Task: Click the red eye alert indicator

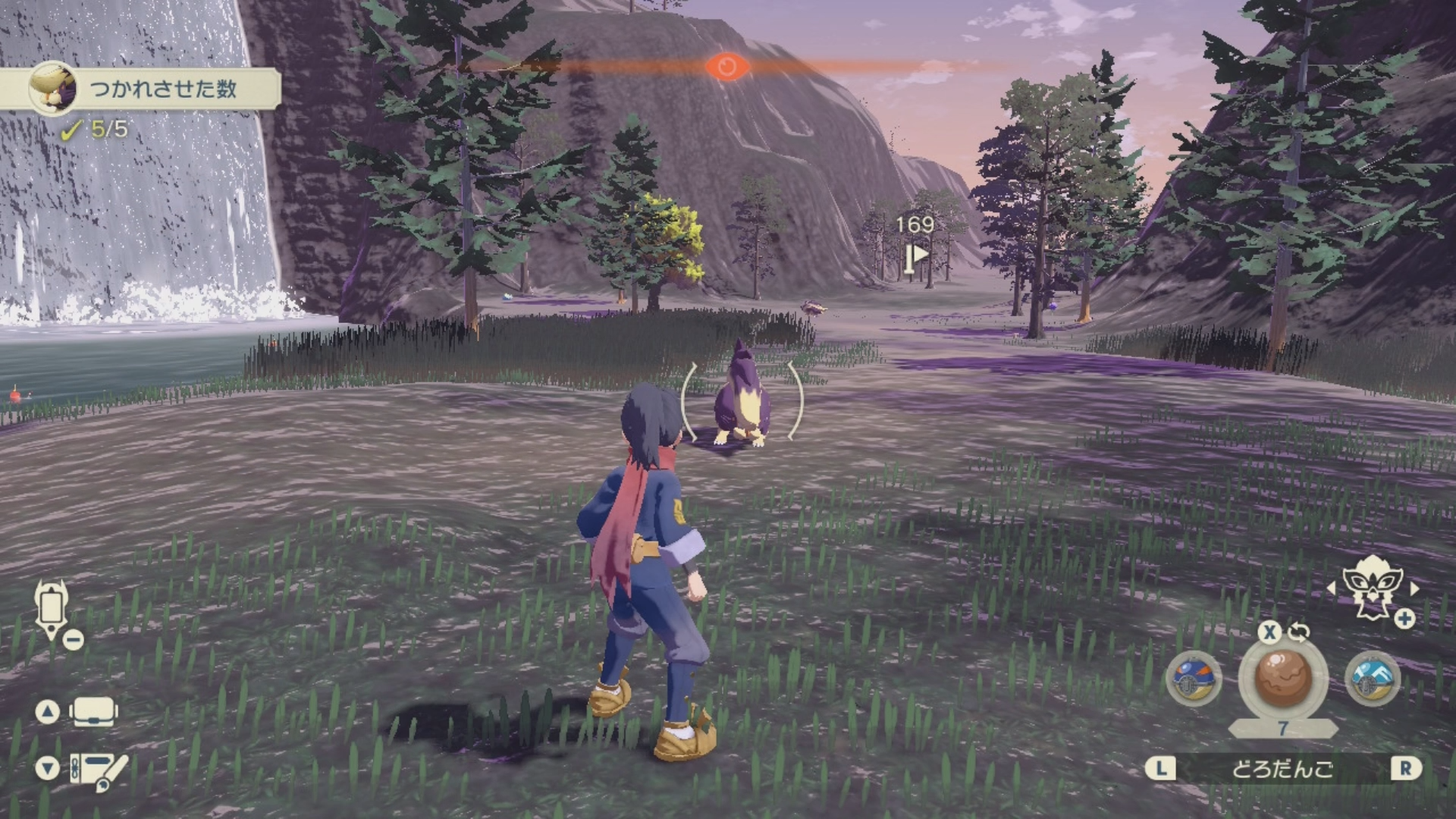Action: point(726,67)
